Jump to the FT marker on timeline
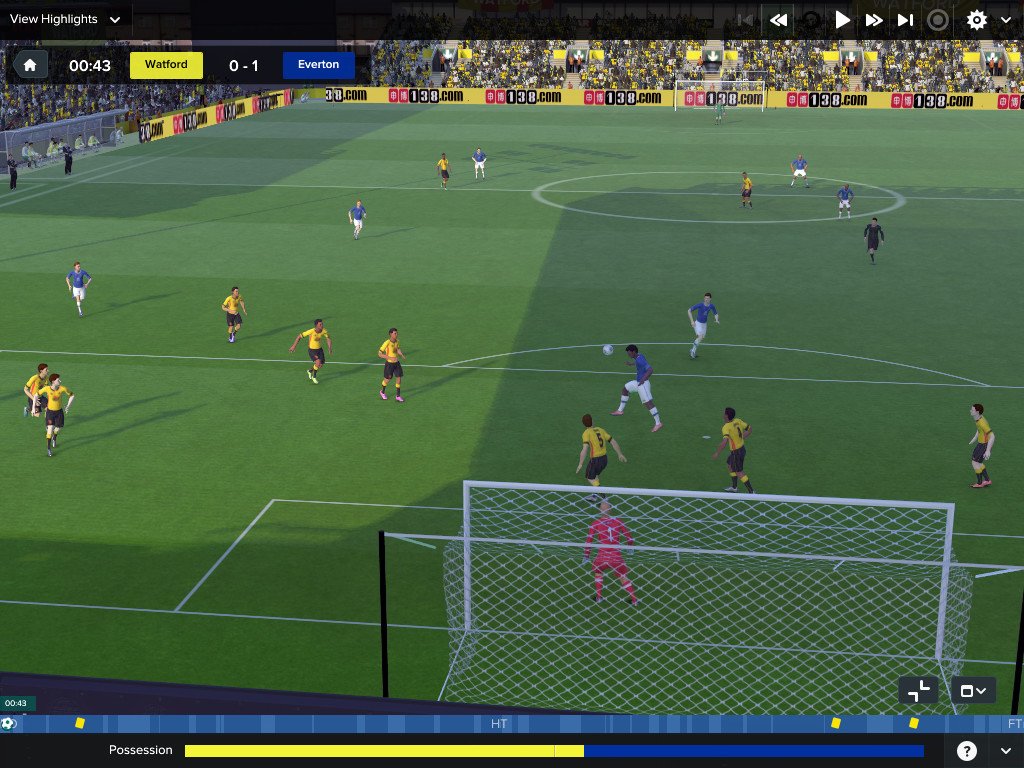1024x768 pixels. 1014,723
